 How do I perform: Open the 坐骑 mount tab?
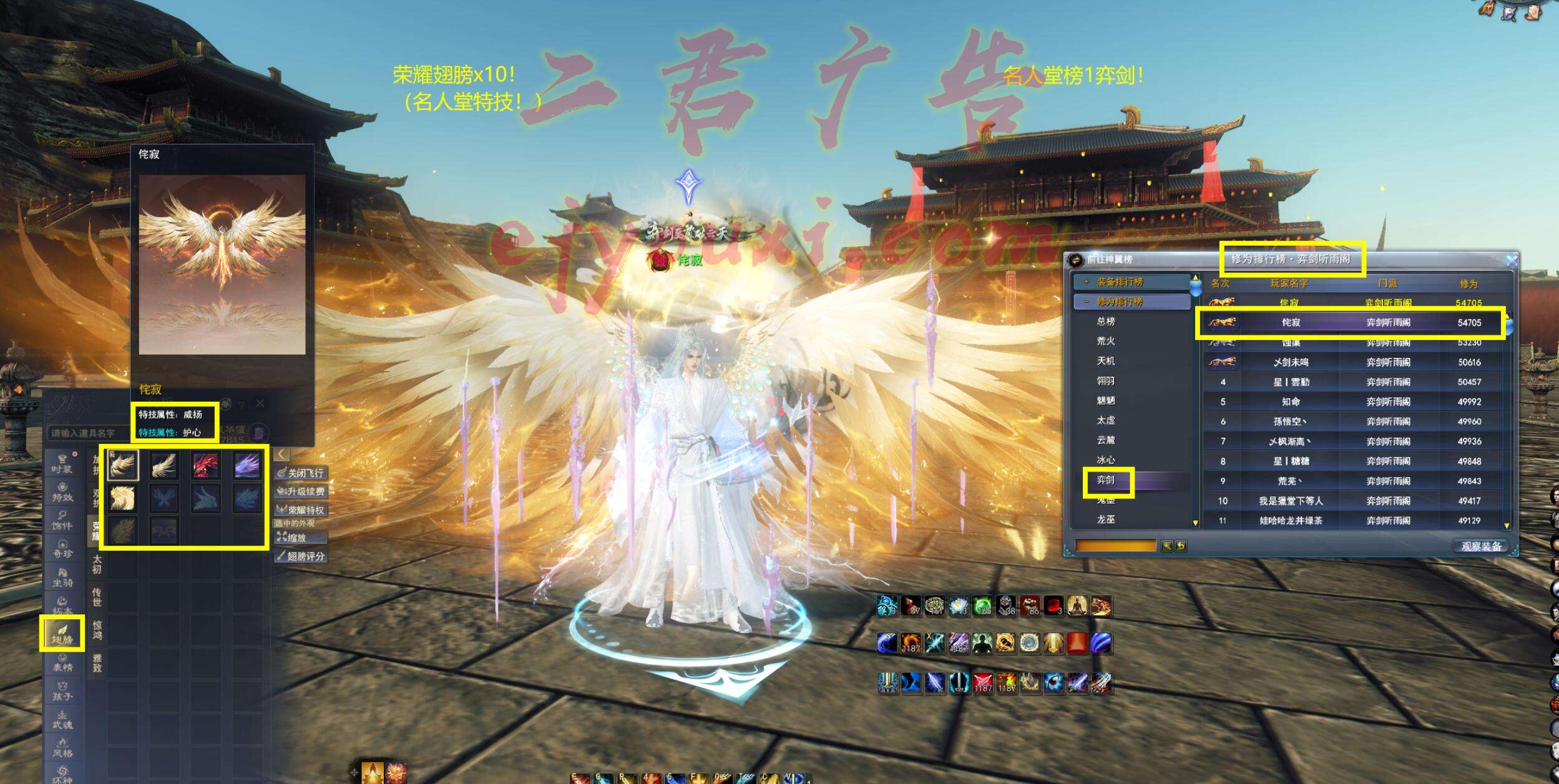62,577
